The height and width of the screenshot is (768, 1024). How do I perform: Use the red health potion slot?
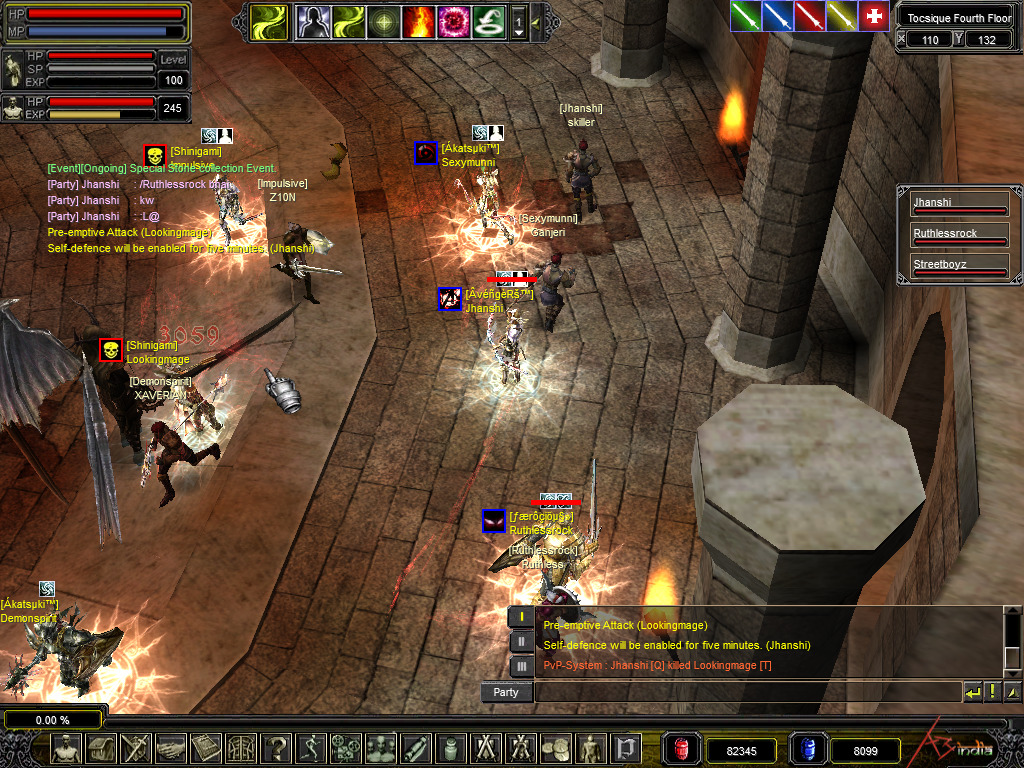pos(682,748)
